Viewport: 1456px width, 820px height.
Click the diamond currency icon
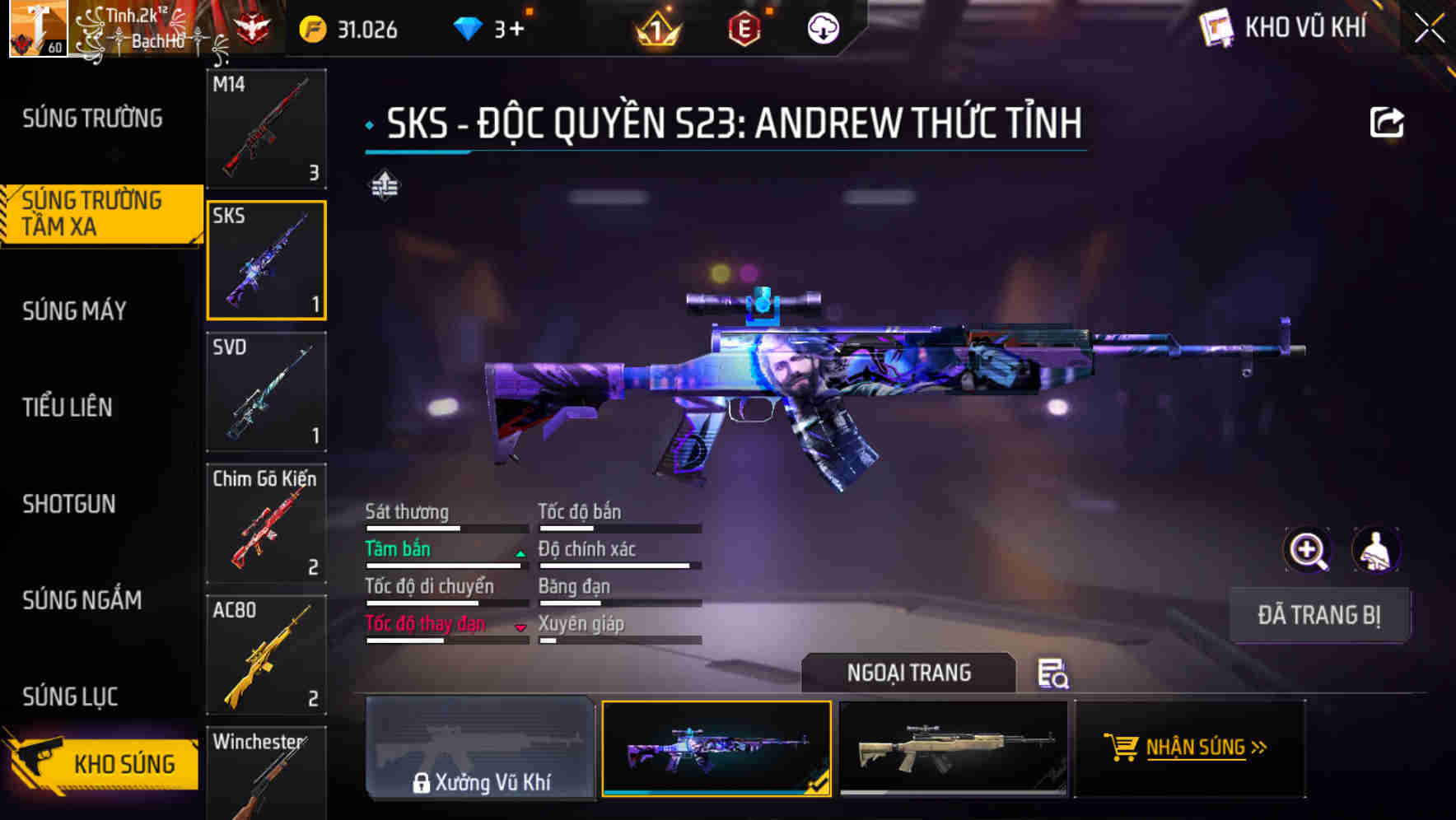point(467,27)
